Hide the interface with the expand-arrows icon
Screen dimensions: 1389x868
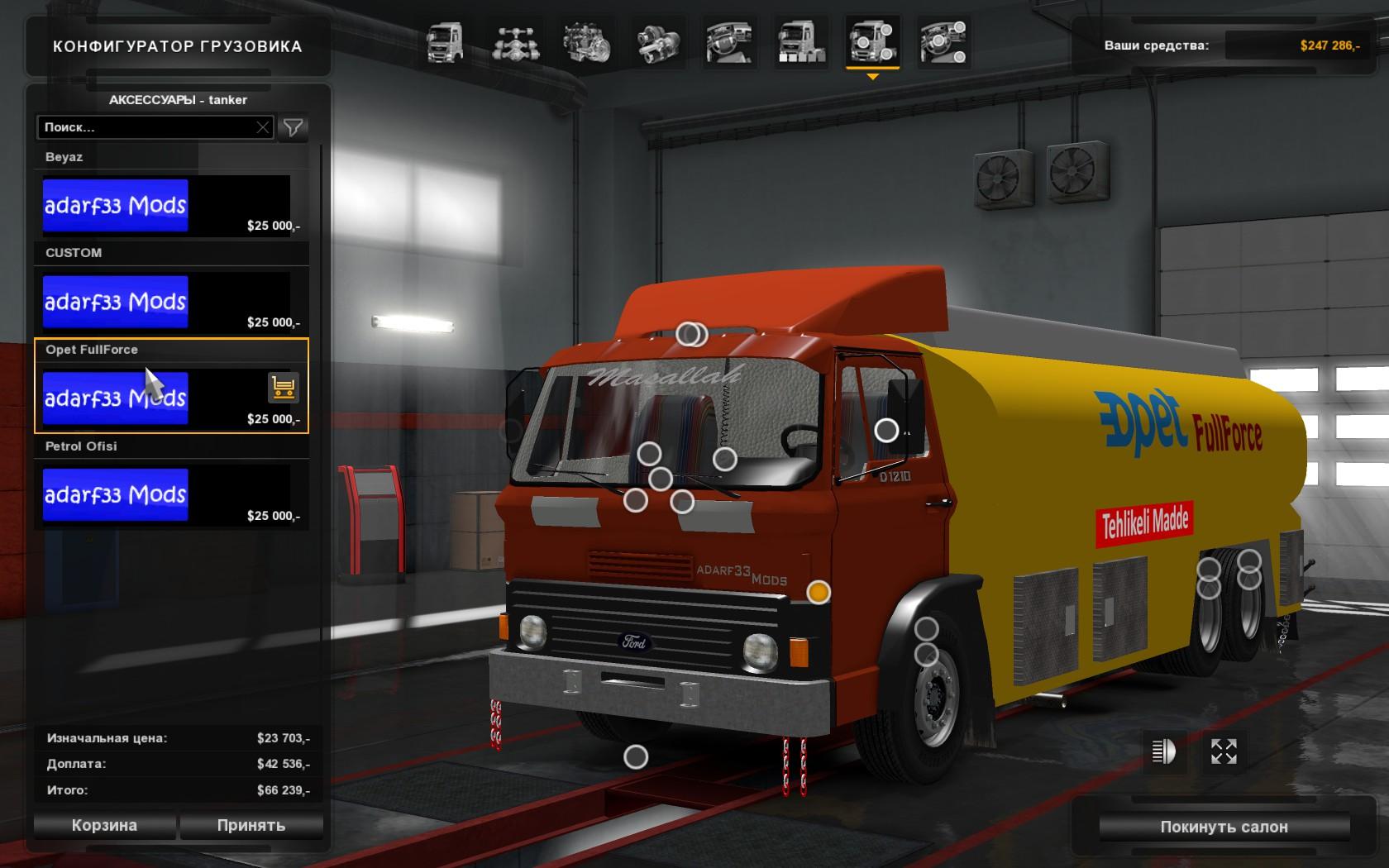(x=1224, y=751)
